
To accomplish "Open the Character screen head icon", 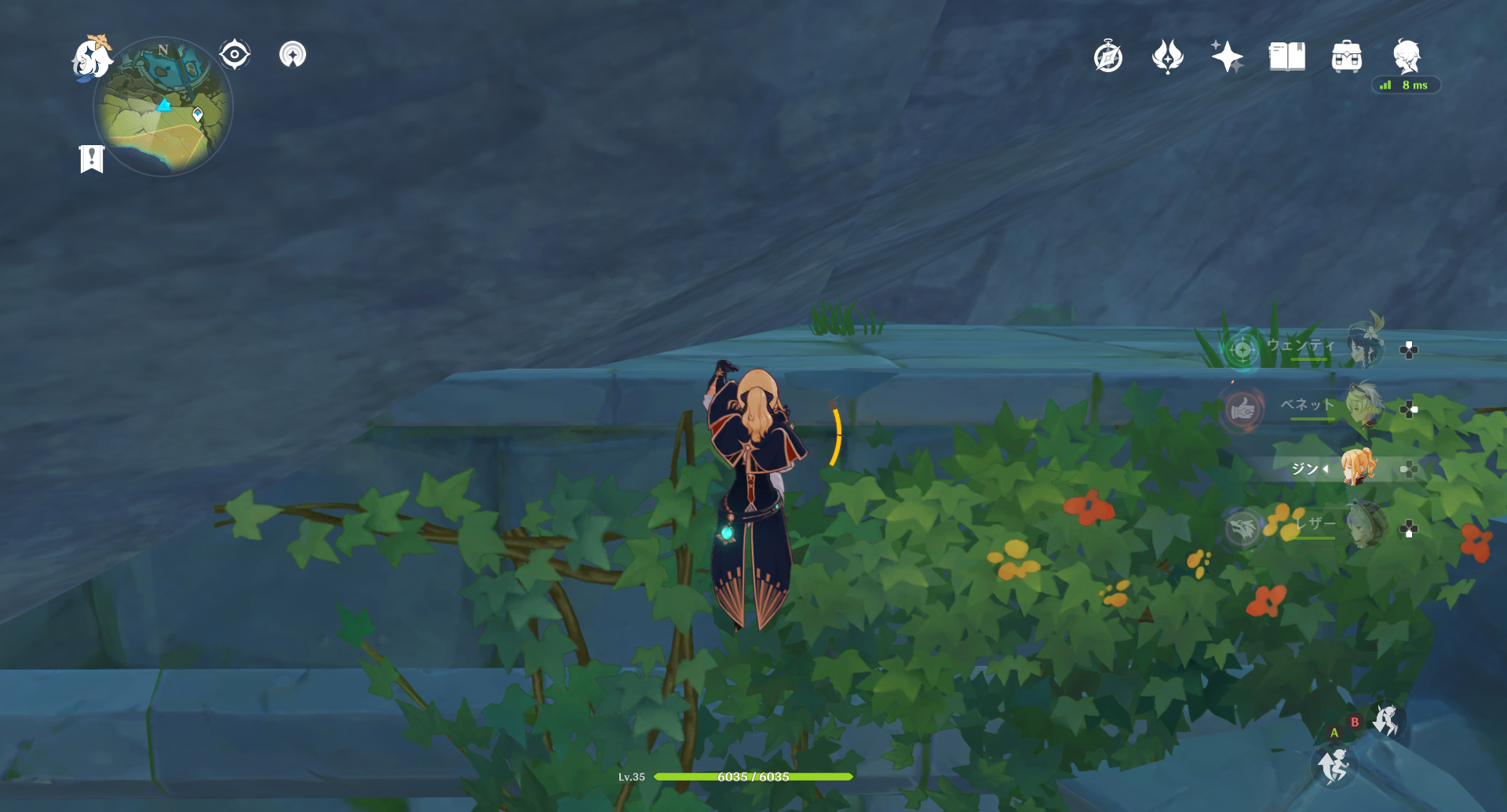I will click(1407, 56).
